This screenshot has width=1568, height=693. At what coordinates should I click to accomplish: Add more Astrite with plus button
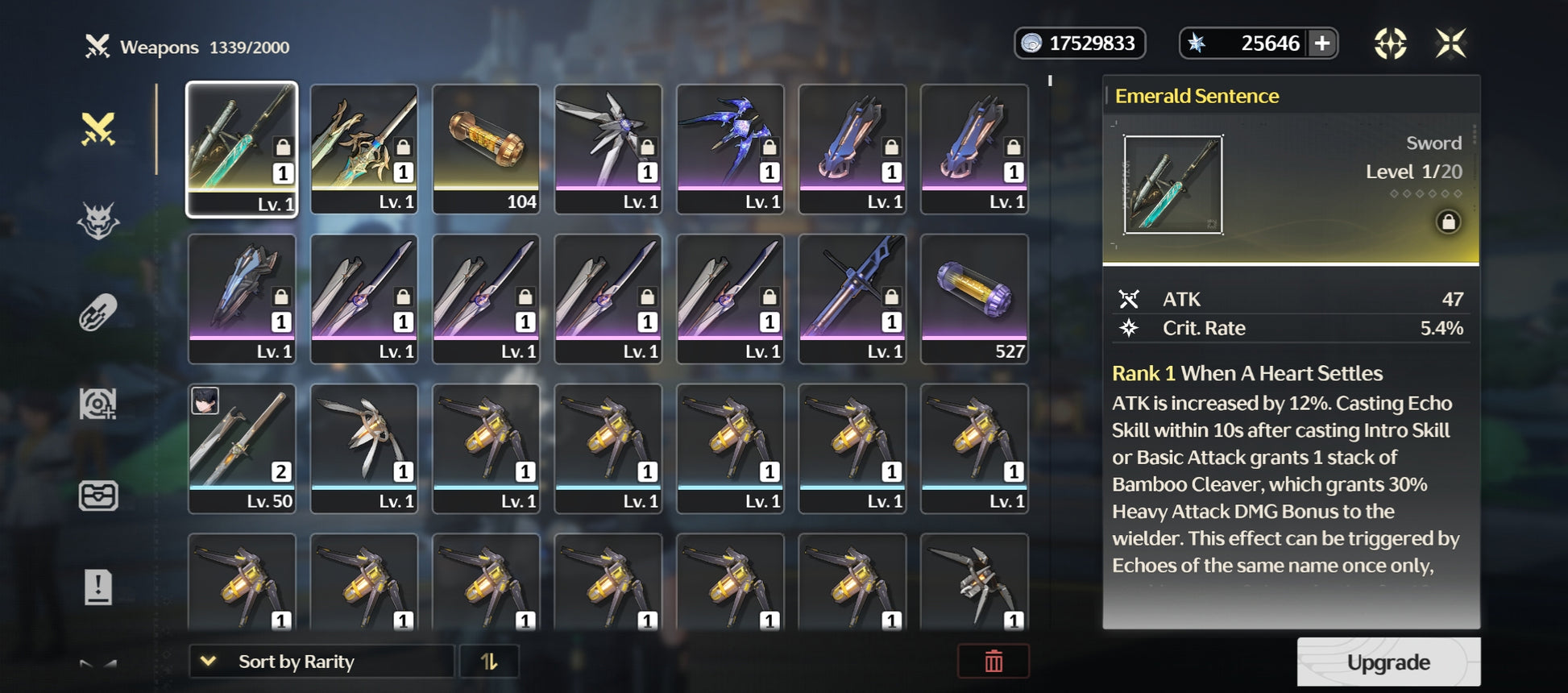click(x=1322, y=44)
